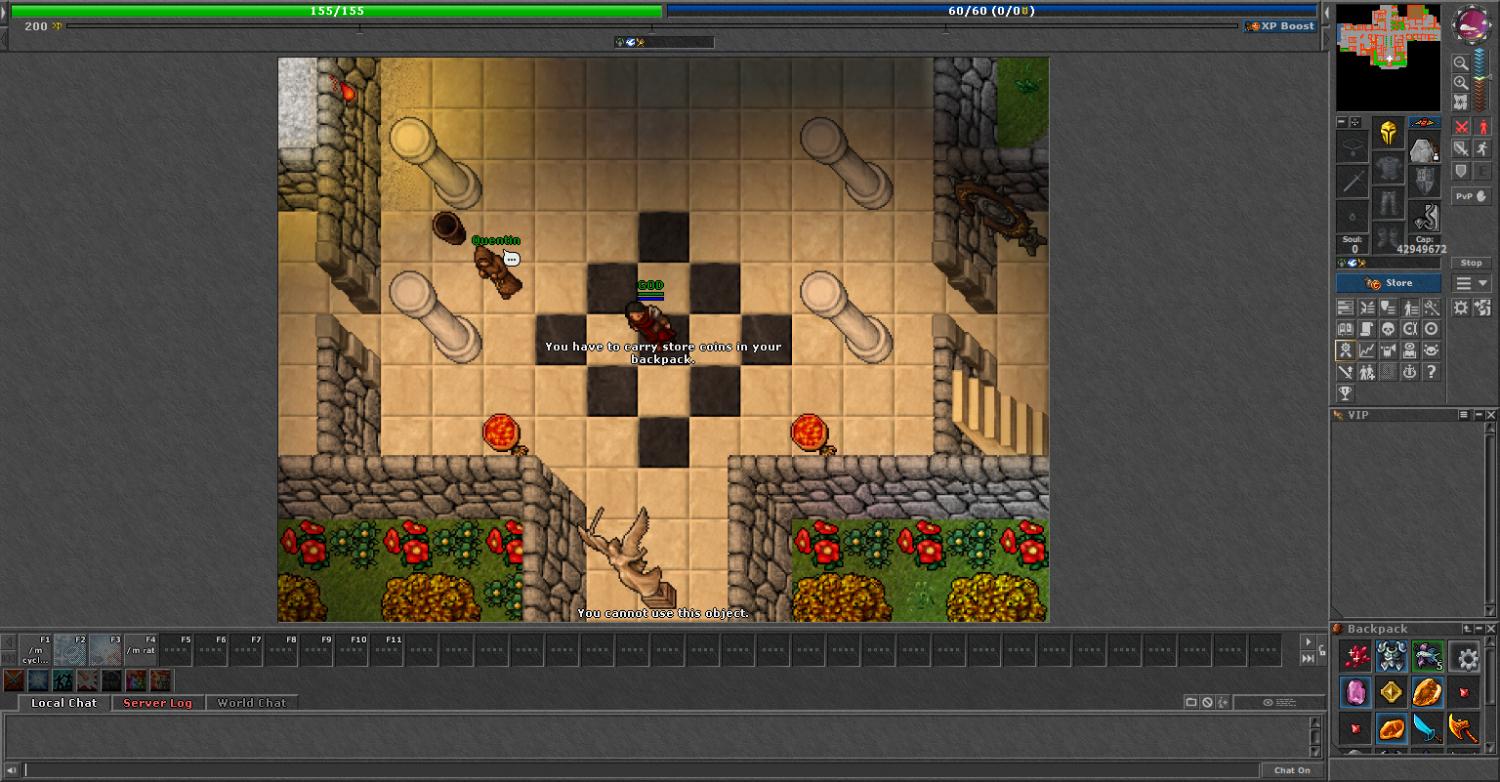Focus the chat text input field

pyautogui.click(x=640, y=770)
